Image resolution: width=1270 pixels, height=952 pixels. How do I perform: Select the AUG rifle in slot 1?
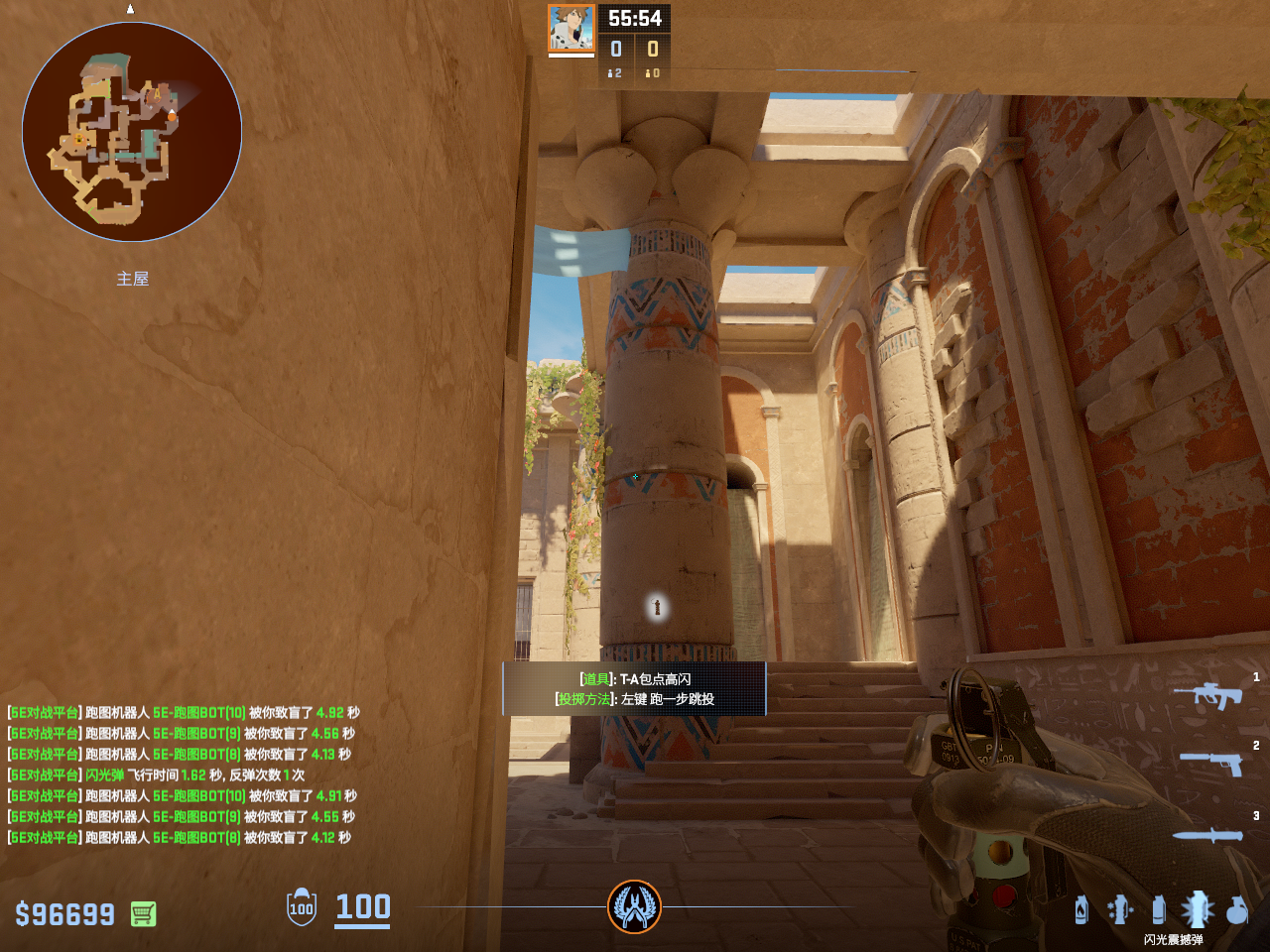[x=1207, y=695]
